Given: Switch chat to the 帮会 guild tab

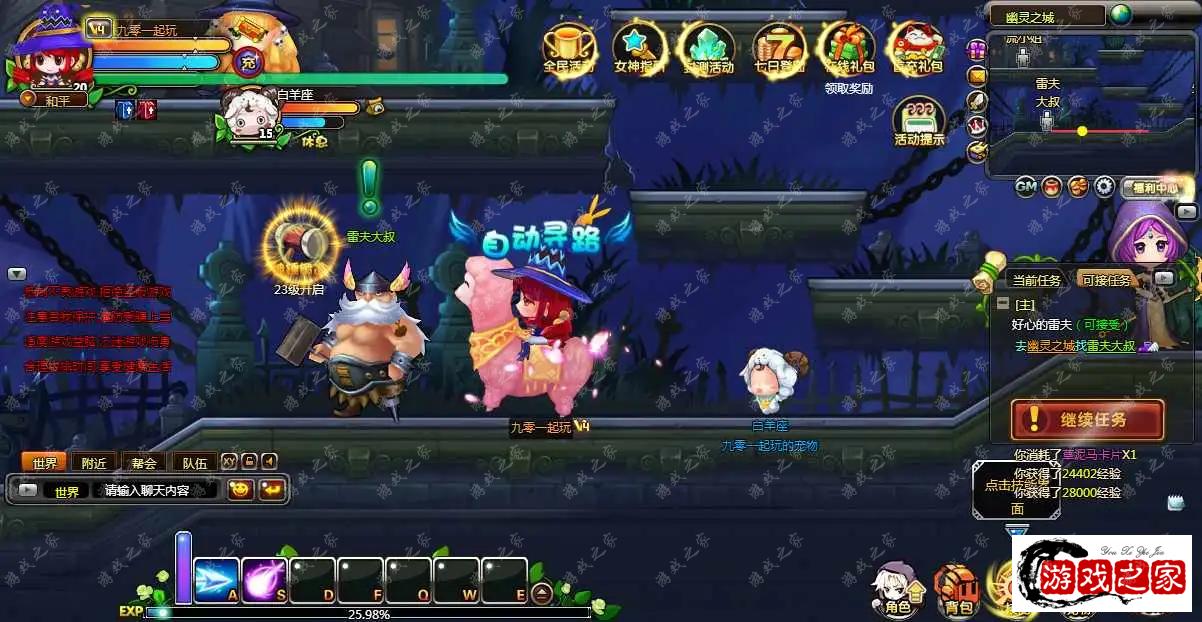Looking at the screenshot, I should coord(144,463).
